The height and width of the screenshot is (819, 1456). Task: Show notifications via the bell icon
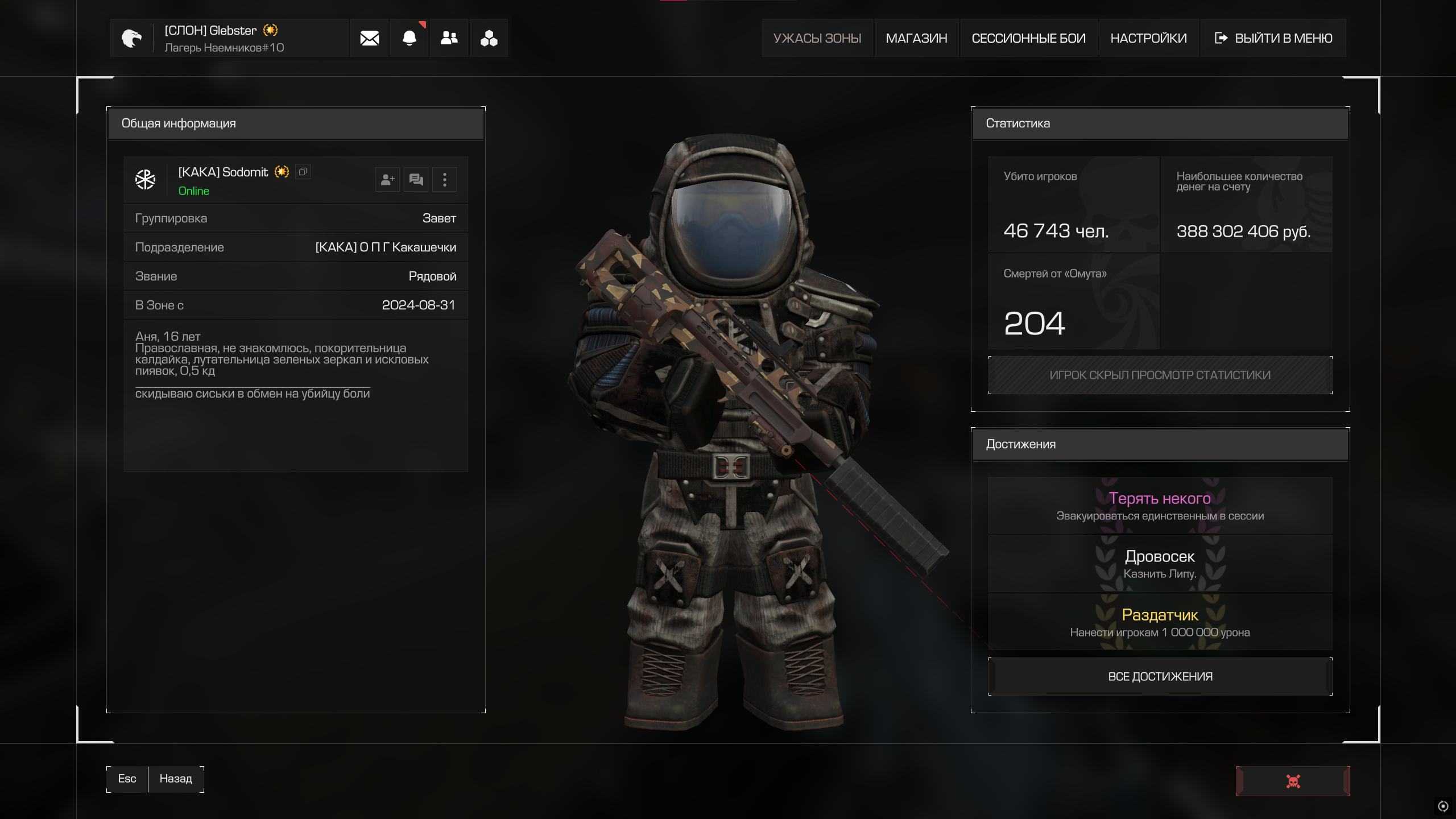tap(409, 38)
